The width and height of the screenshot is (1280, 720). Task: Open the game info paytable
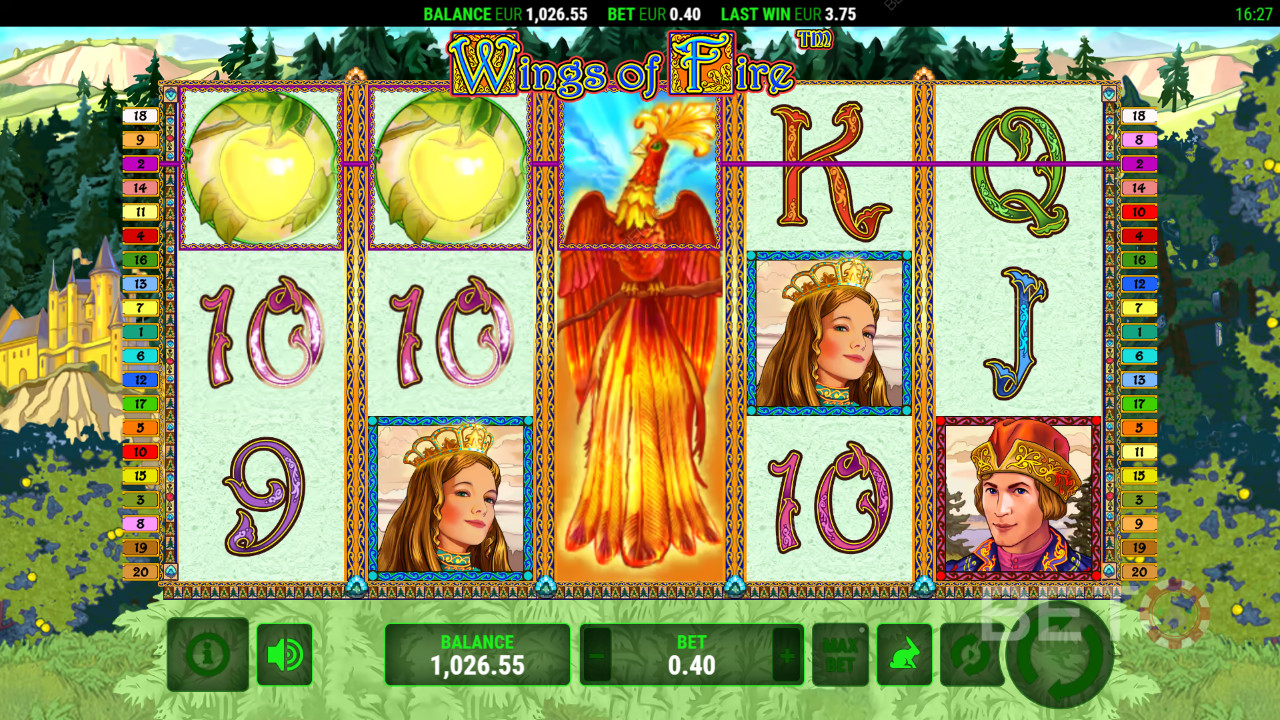(x=208, y=655)
